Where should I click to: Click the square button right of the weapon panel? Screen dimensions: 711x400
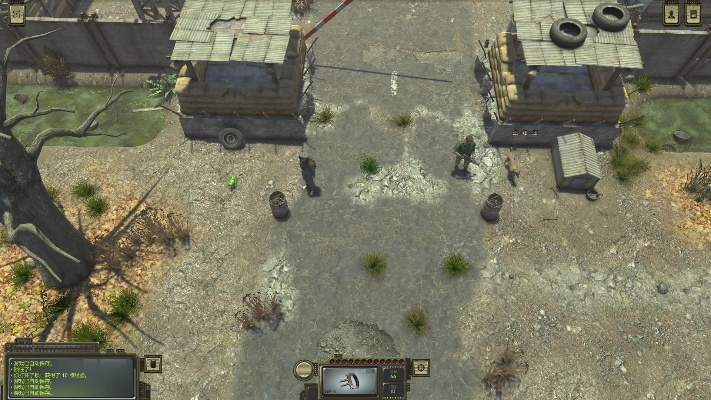coord(421,368)
